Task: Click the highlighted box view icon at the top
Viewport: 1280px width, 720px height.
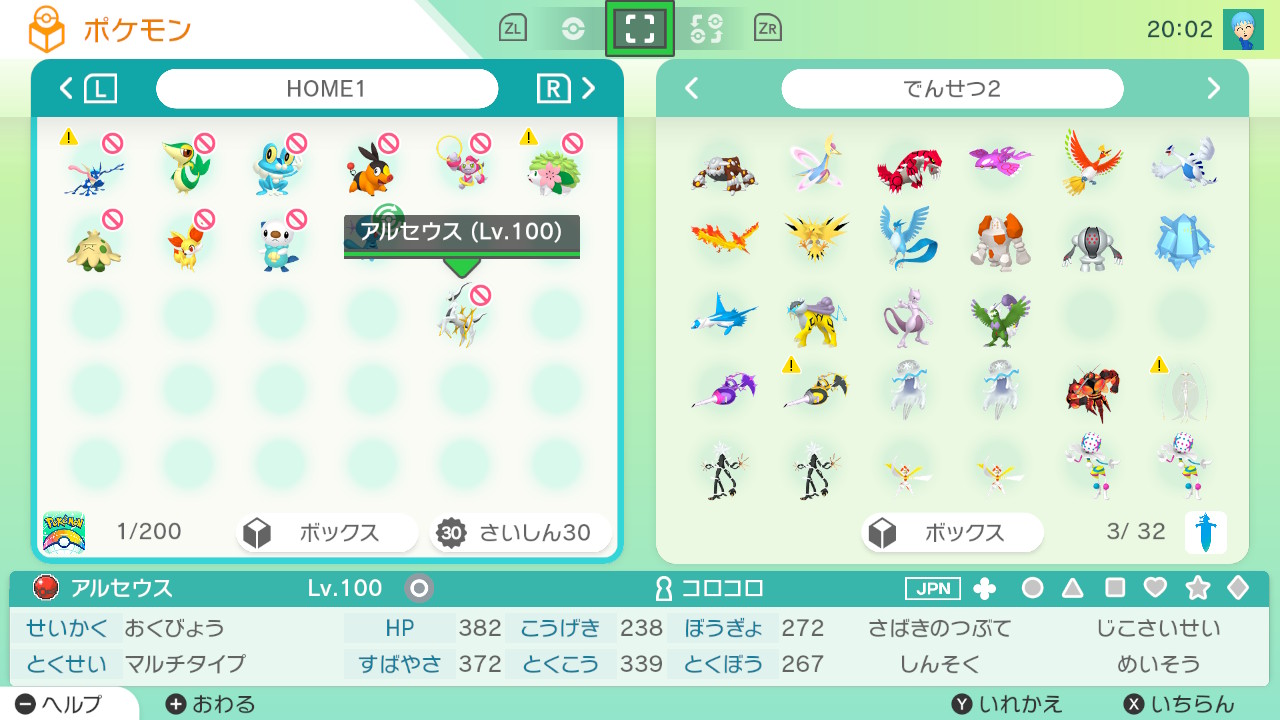Action: (640, 28)
